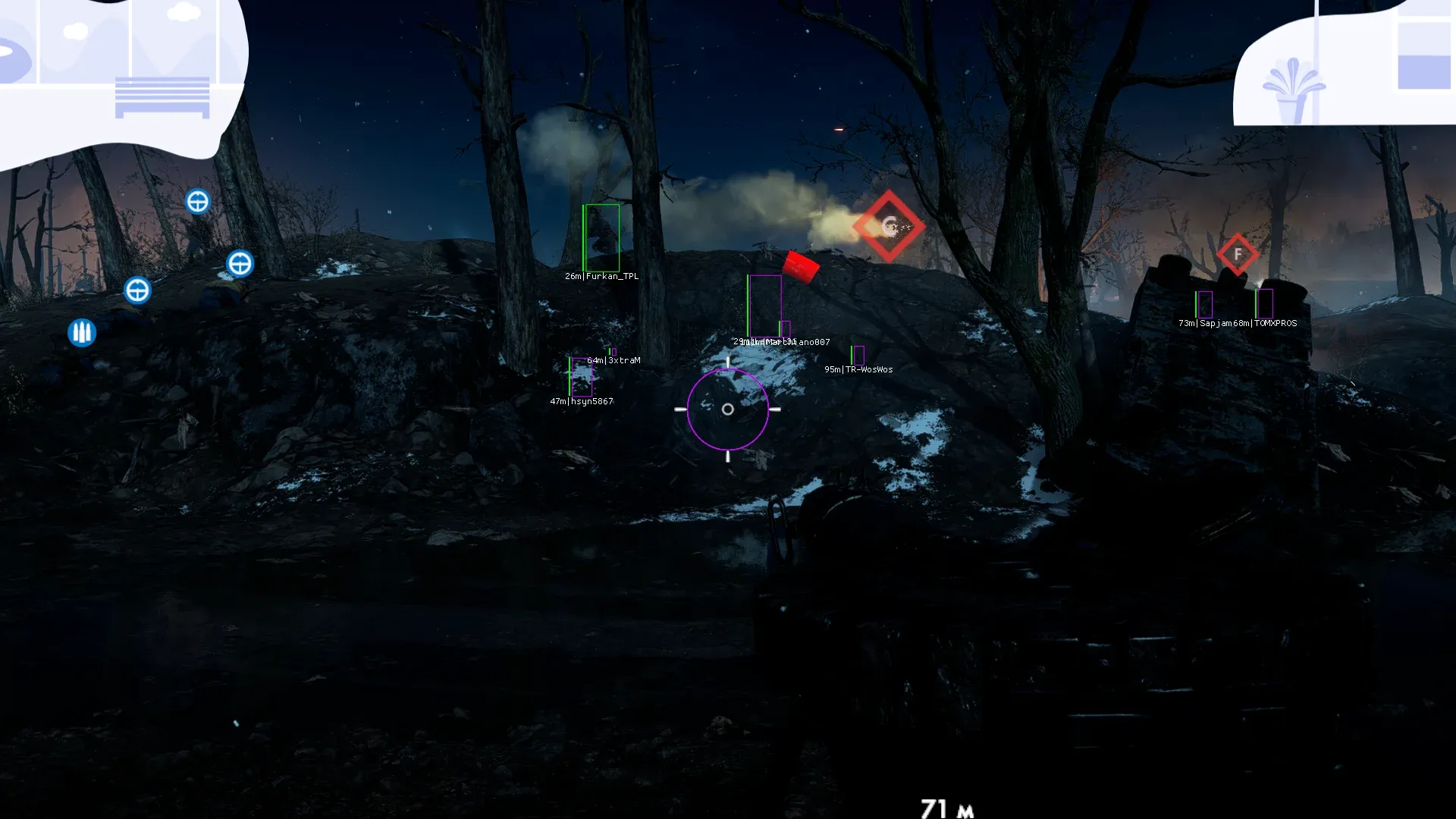Screen dimensions: 1456x819
Task: Click the blue ammo bullets icon
Action: click(x=82, y=332)
